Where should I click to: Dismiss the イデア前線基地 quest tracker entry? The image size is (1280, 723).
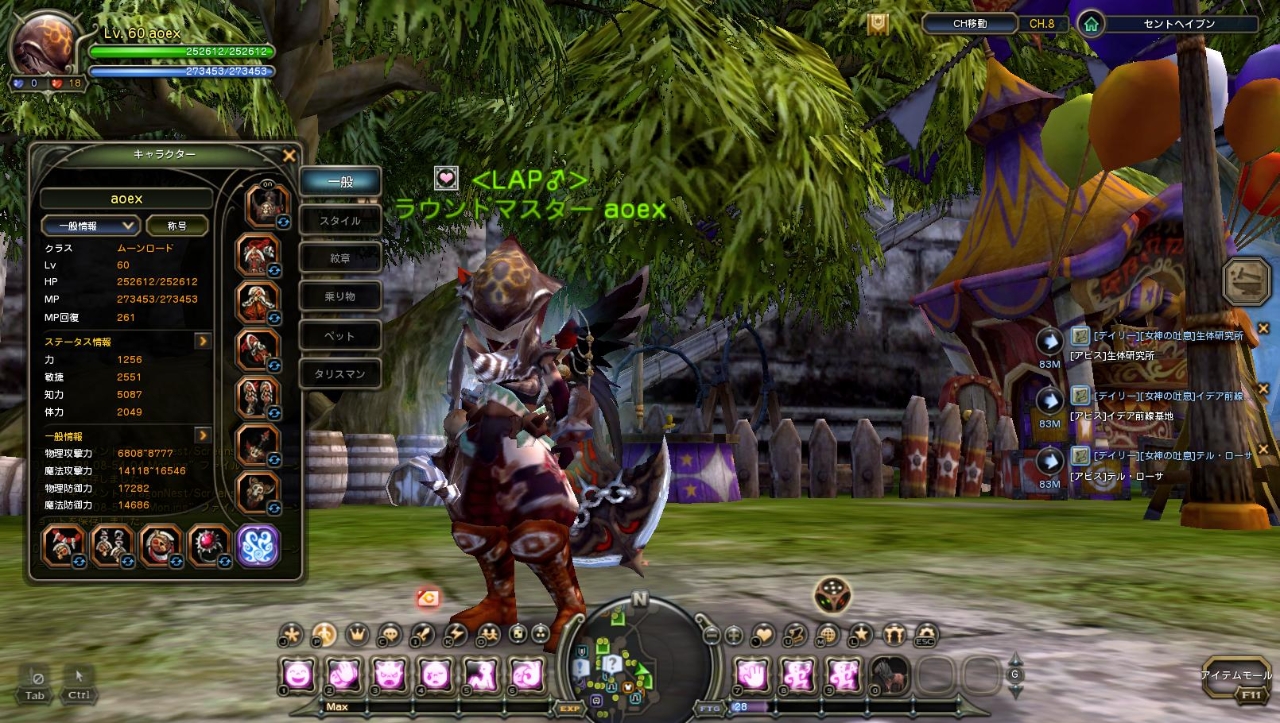pos(1263,389)
